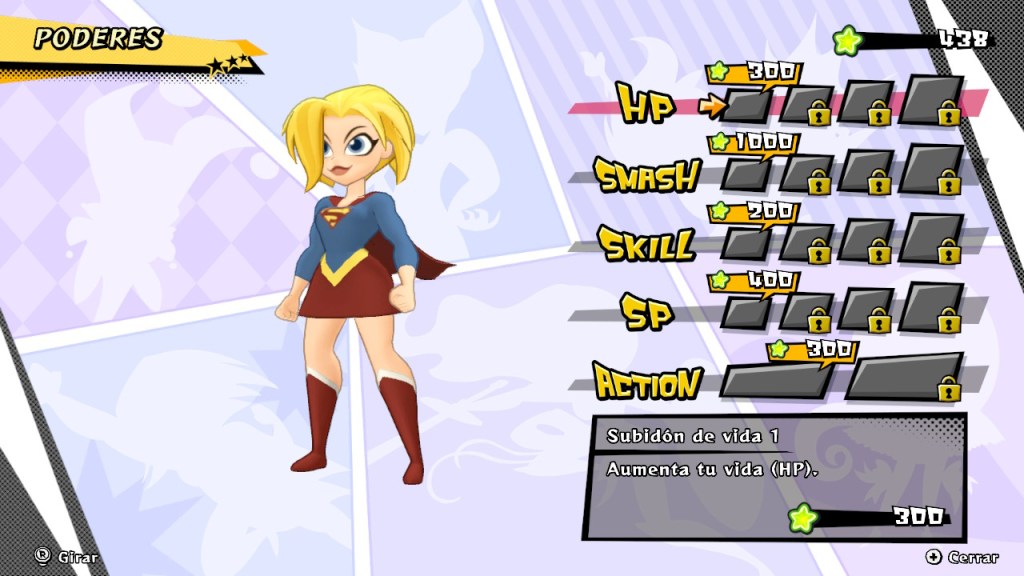Click the locked Action upgrade slot
The image size is (1024, 576).
coord(904,378)
